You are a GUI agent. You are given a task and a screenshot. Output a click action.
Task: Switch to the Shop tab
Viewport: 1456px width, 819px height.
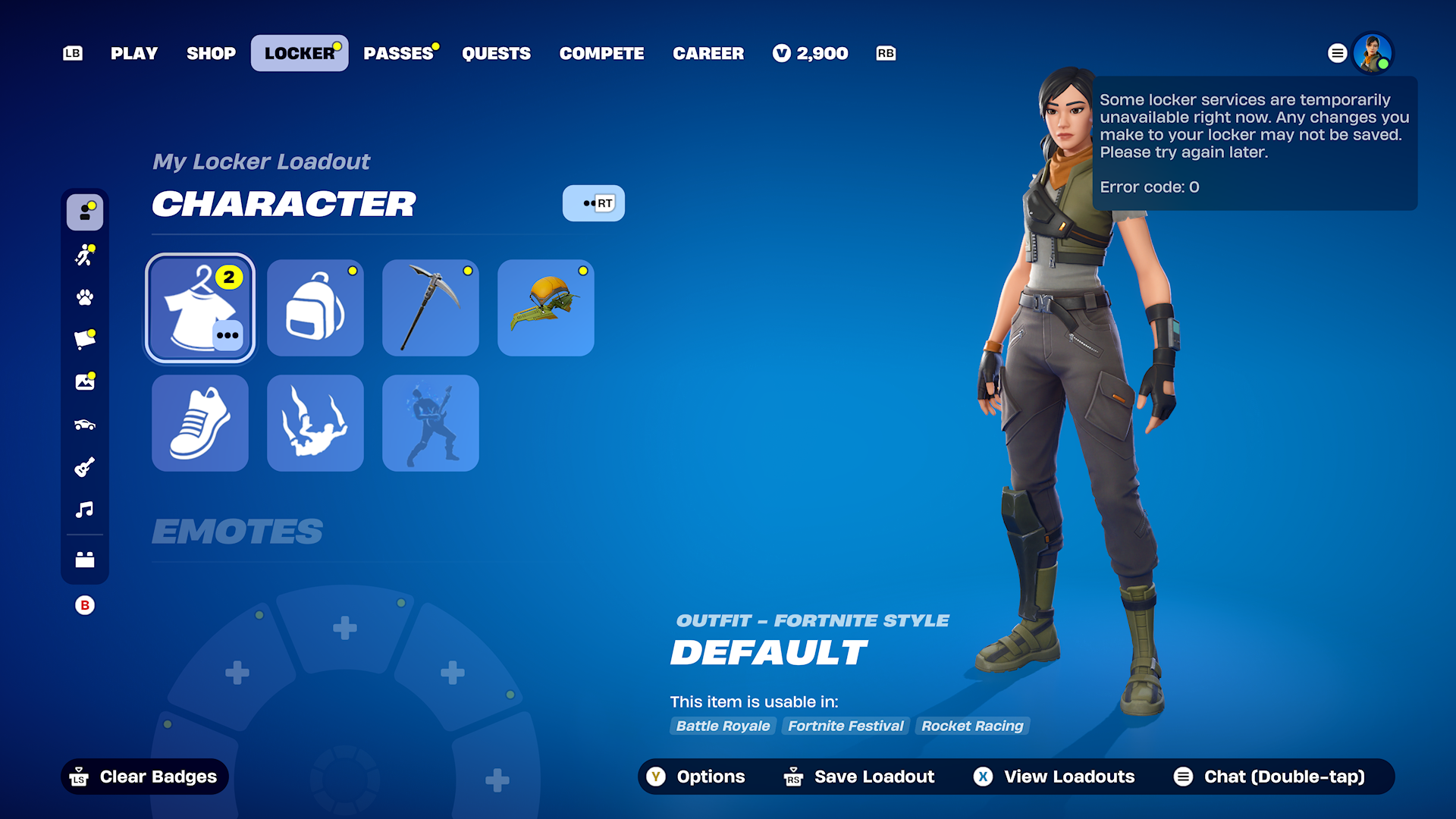click(x=211, y=53)
